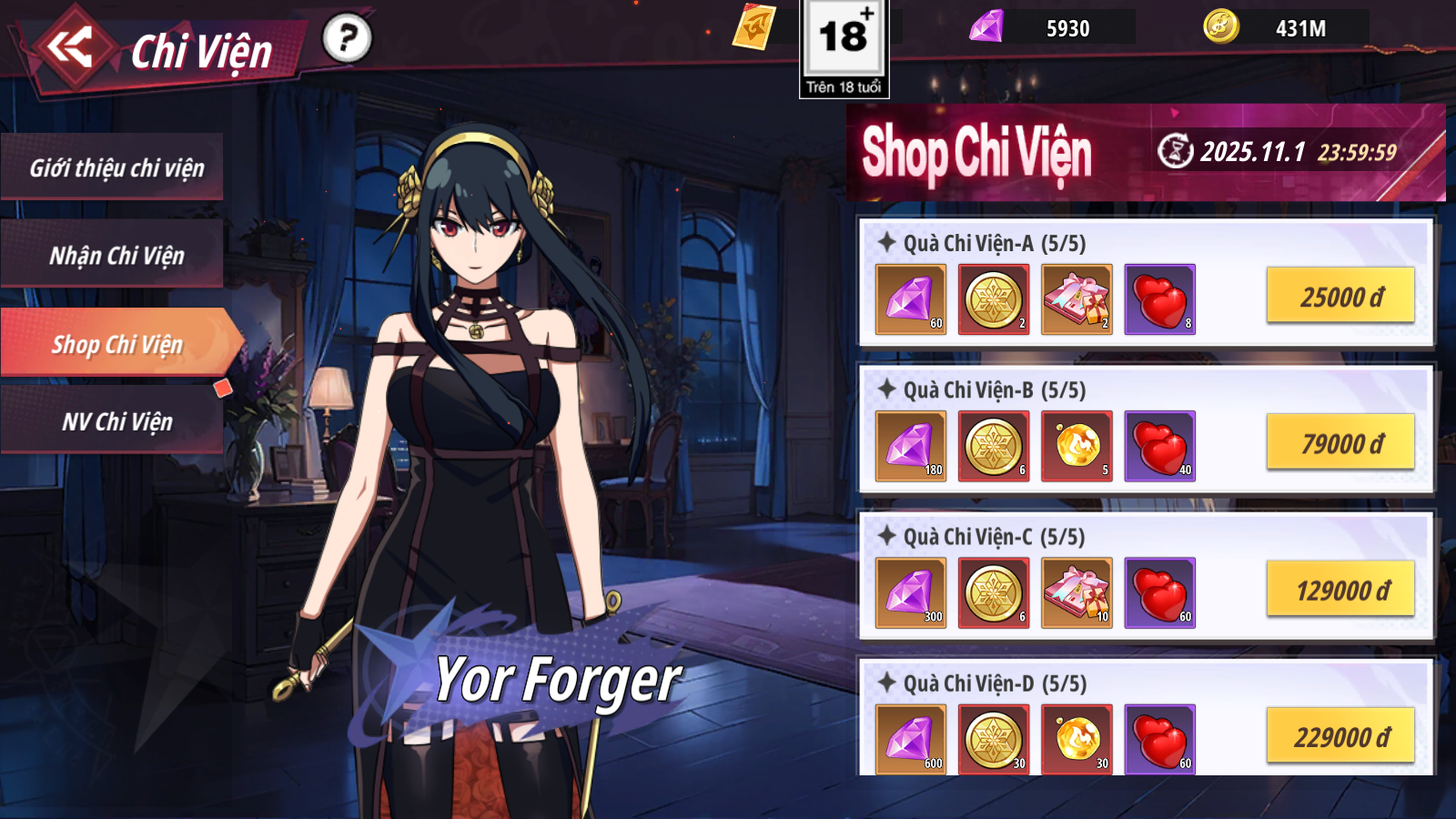Viewport: 1456px width, 819px height.
Task: Go back using the double-arrow button
Action: tap(71, 47)
